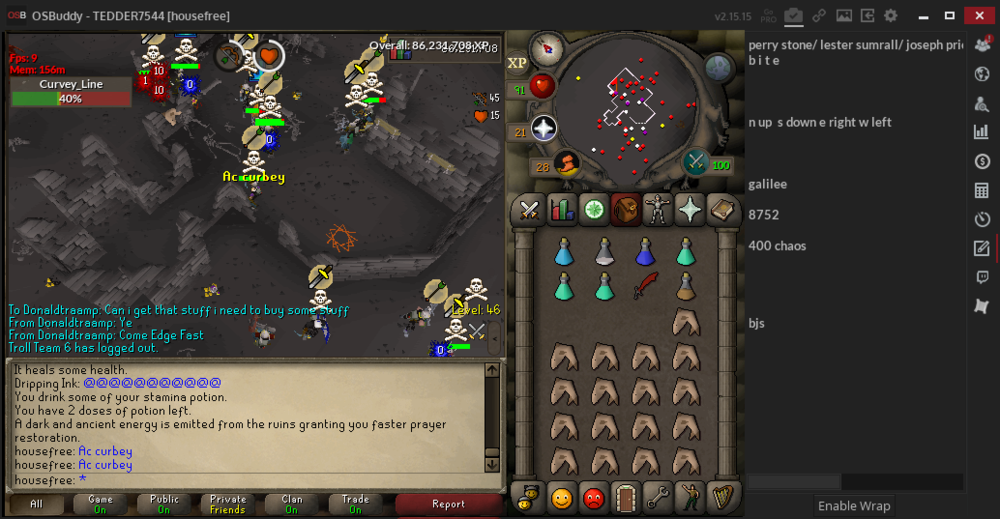Click the XP drops button

pyautogui.click(x=517, y=63)
